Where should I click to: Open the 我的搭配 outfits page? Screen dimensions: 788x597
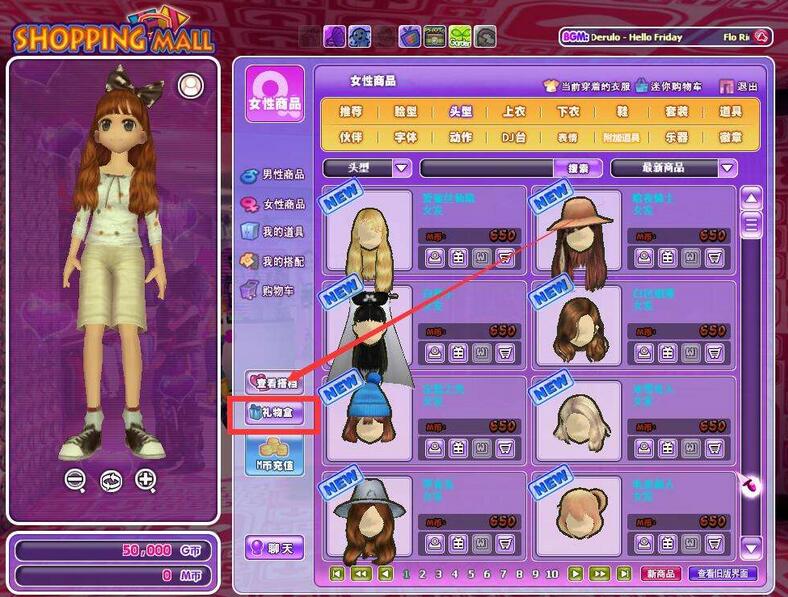(282, 261)
